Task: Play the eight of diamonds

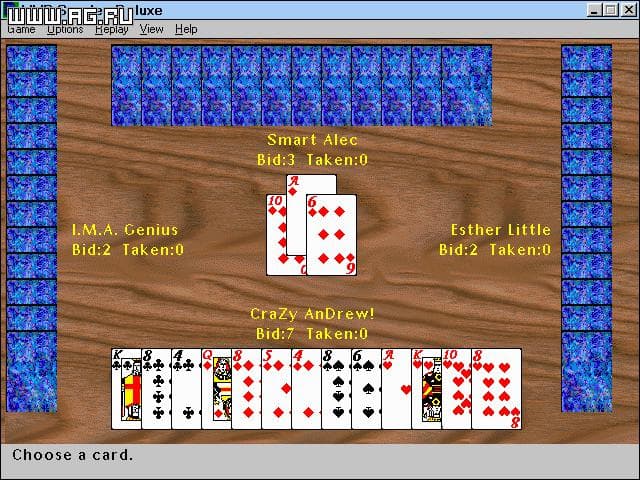Action: pos(245,388)
